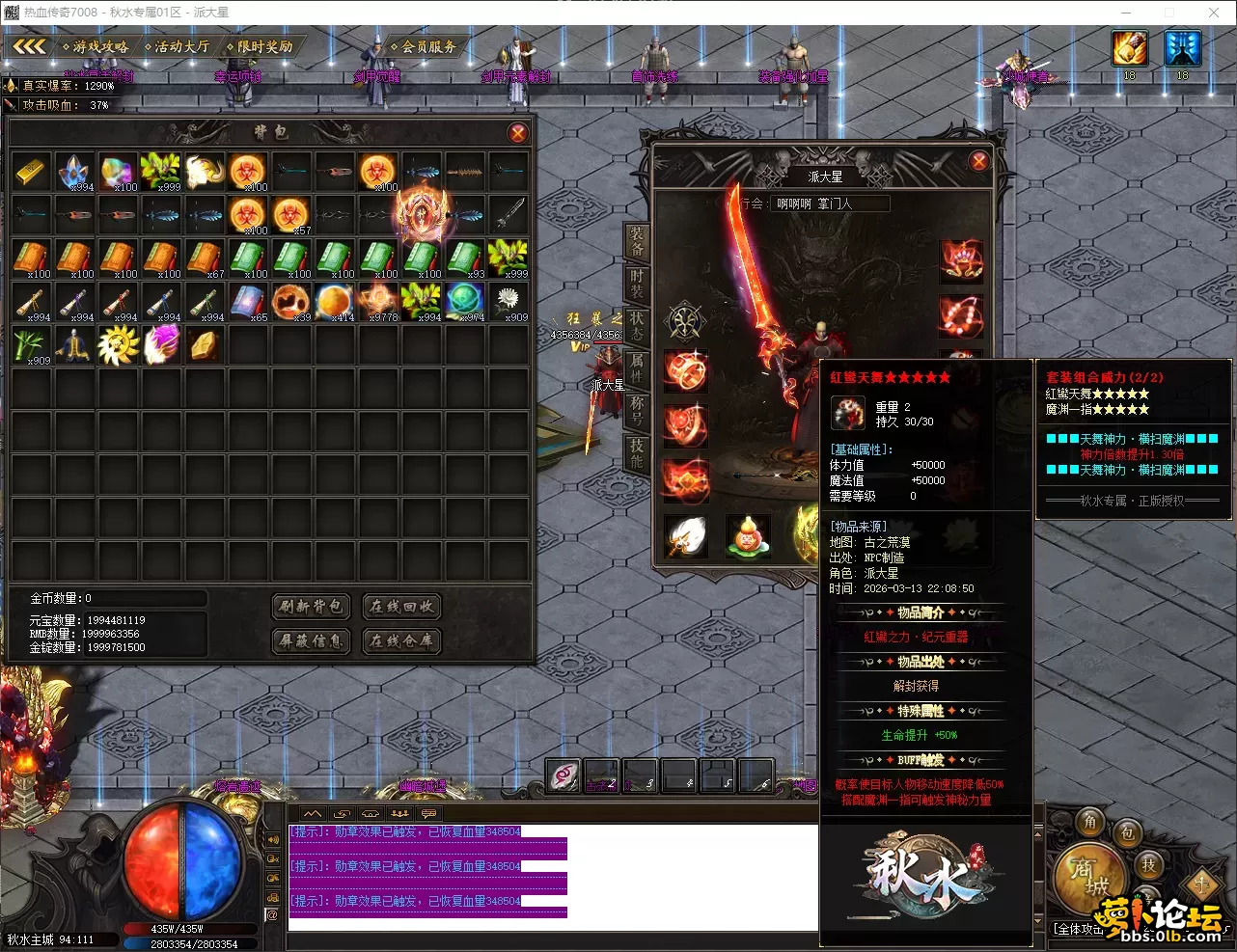
Task: Open the 活动大厅 activity hall
Action: (178, 46)
